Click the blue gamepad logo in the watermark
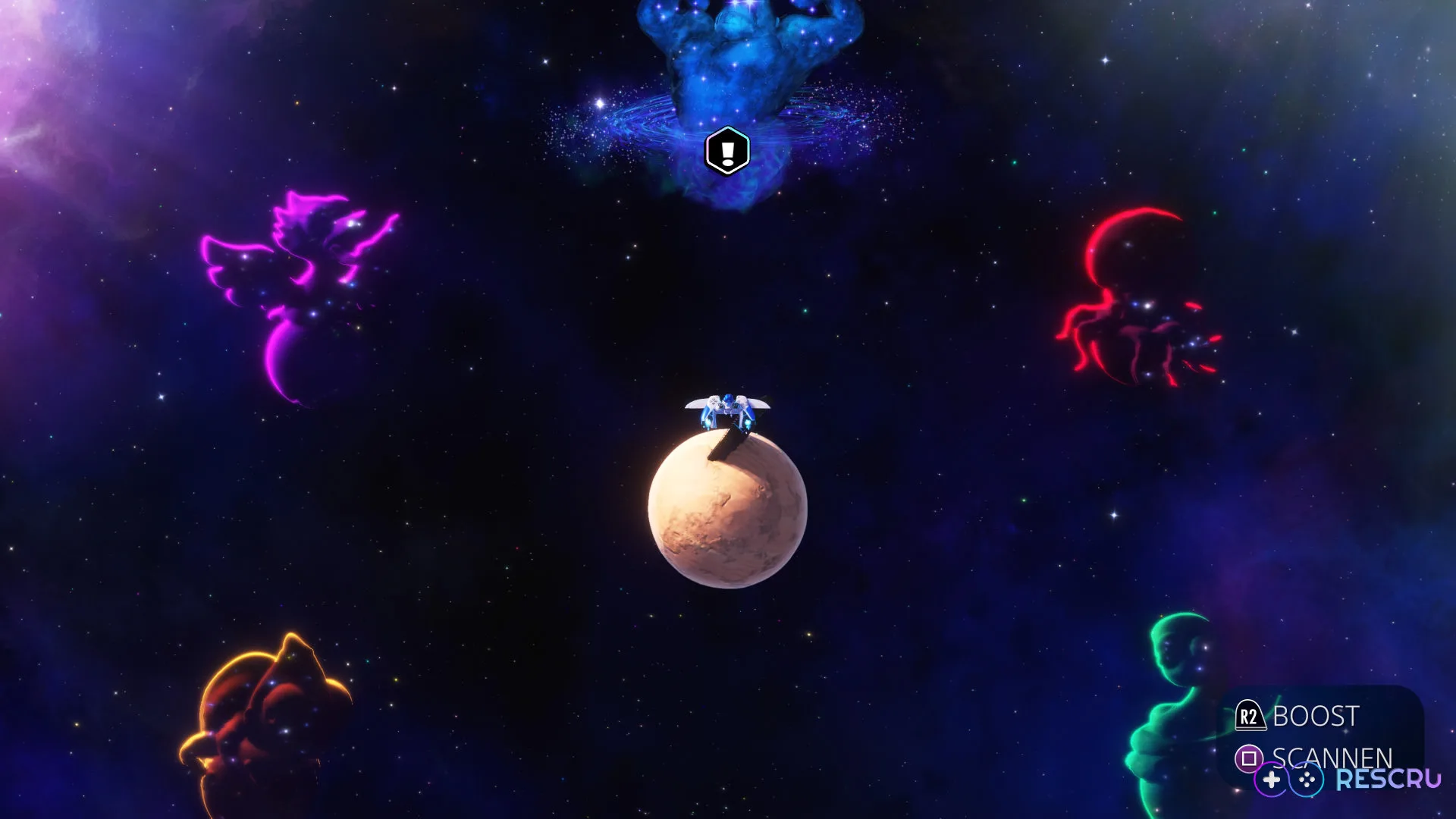 pos(1306,779)
